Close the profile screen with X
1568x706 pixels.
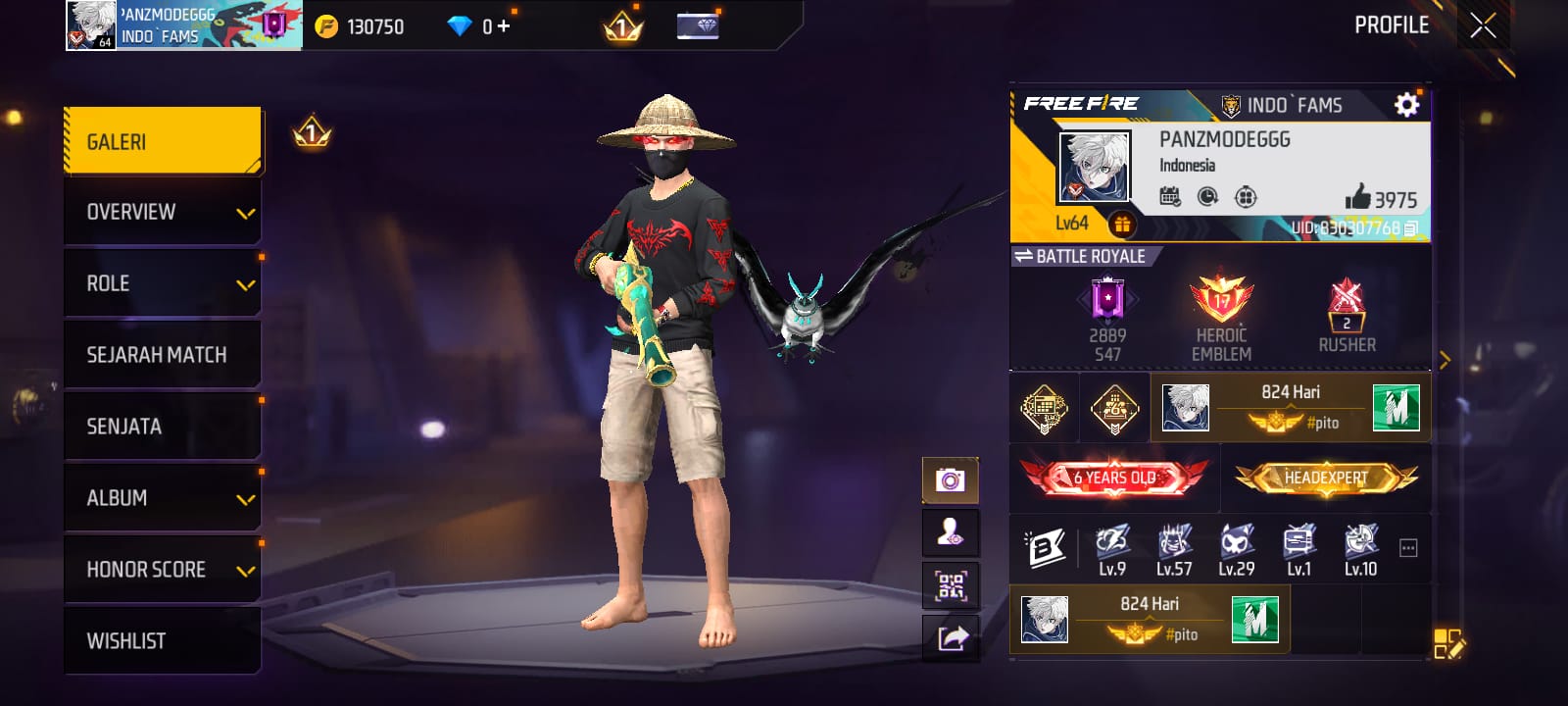point(1483,25)
